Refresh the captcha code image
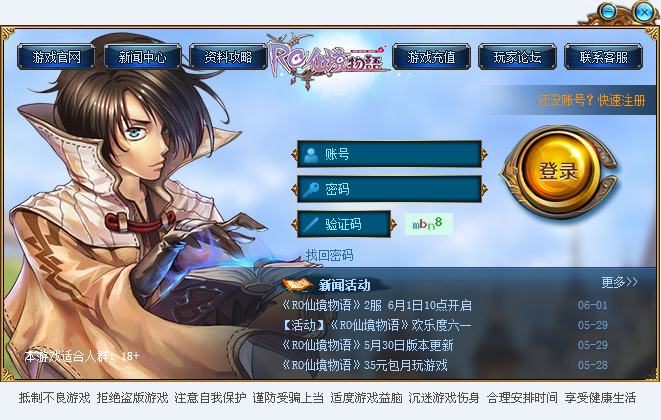 click(429, 224)
